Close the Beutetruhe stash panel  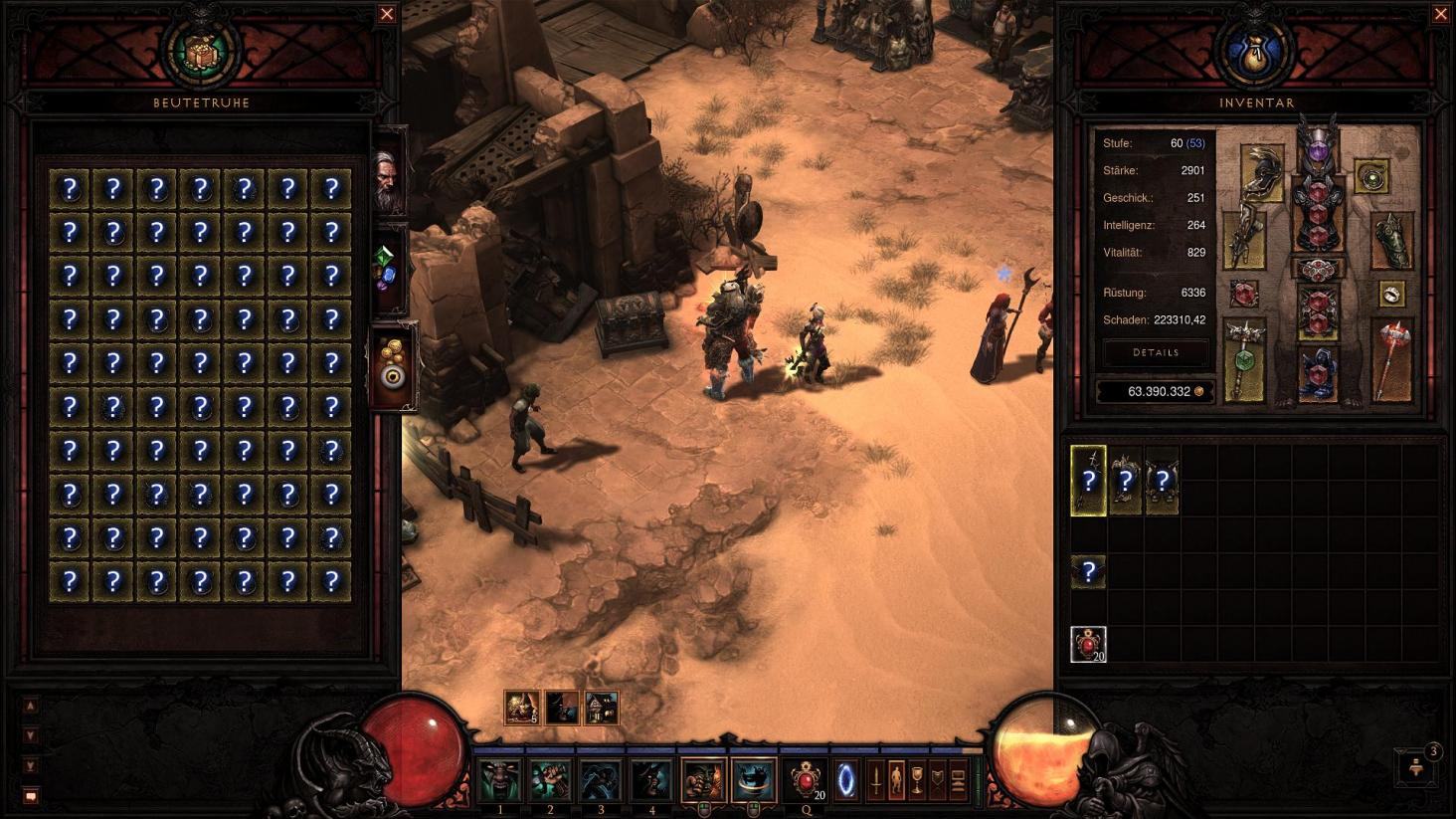pos(387,14)
